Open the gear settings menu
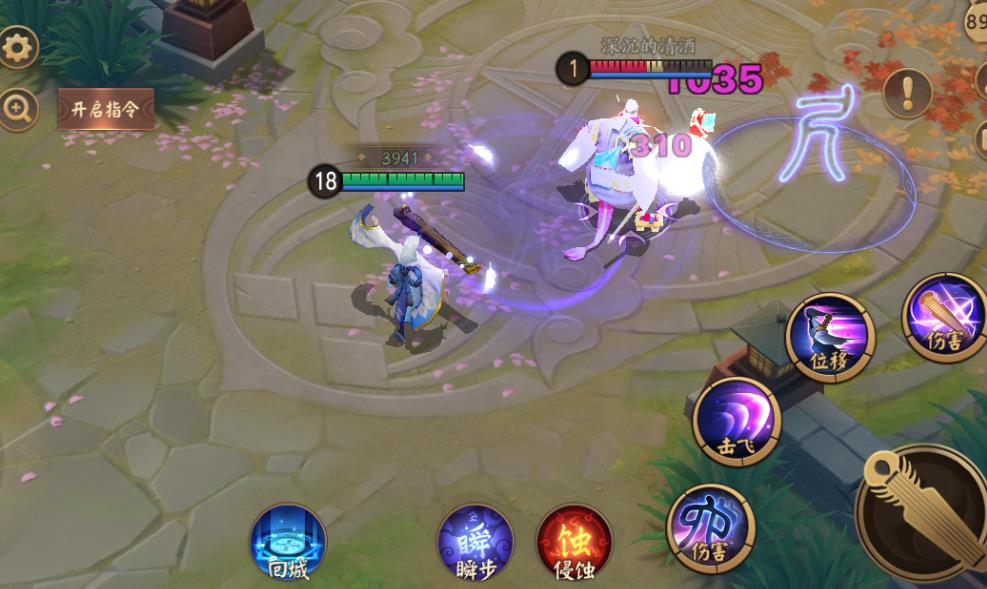This screenshot has width=987, height=589. (17, 47)
